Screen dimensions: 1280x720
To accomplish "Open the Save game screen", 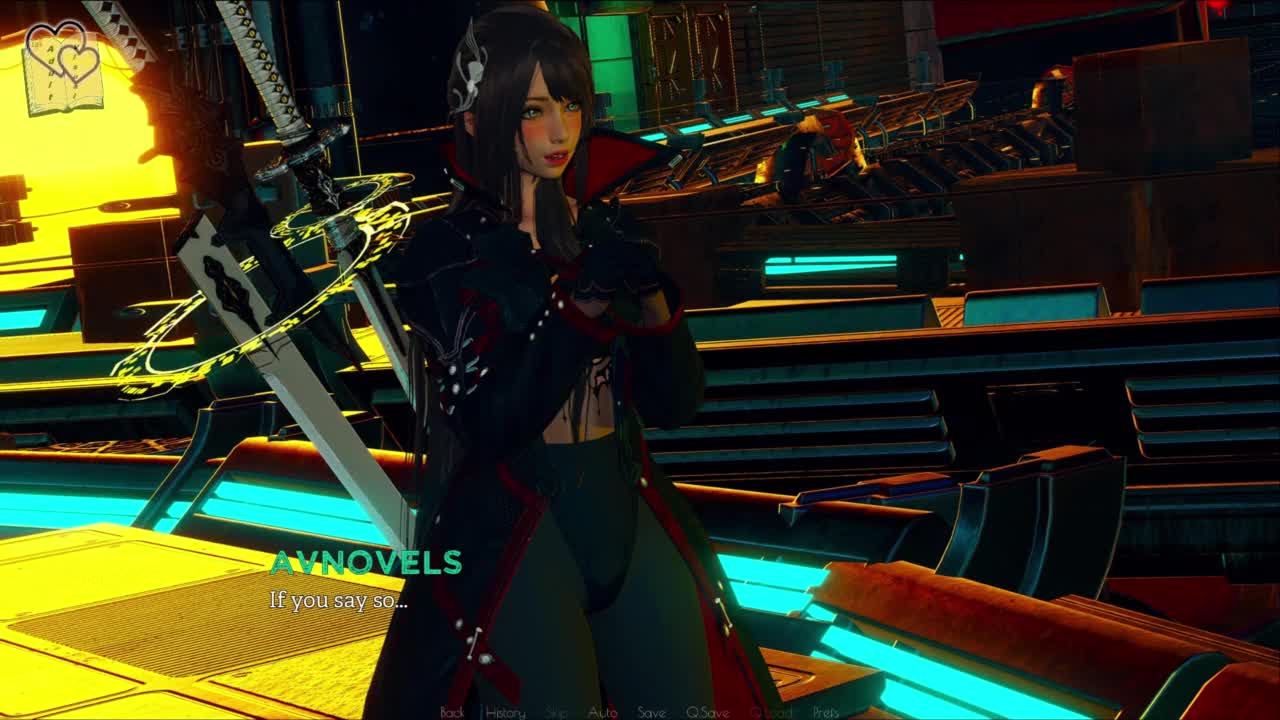I will 651,712.
